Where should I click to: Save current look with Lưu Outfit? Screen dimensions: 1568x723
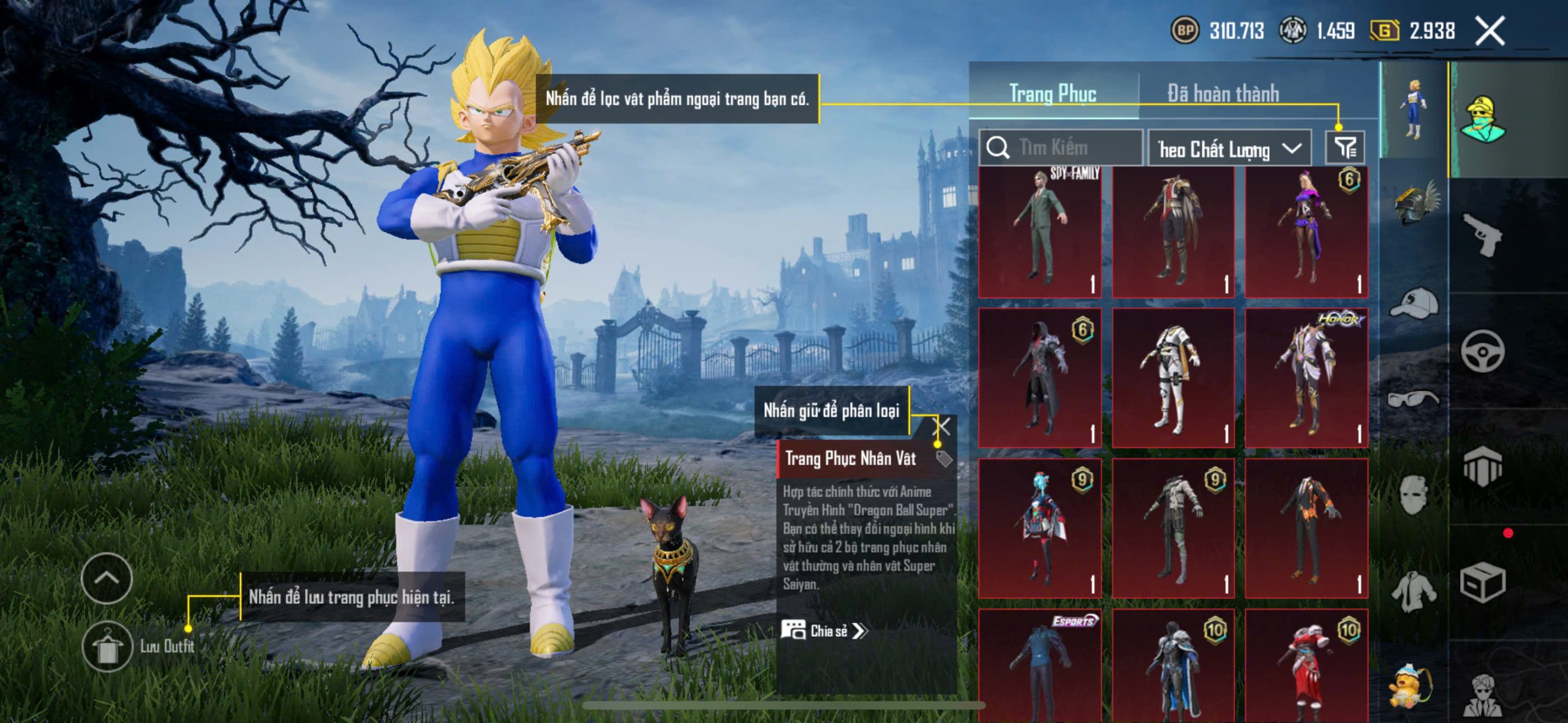pos(108,646)
